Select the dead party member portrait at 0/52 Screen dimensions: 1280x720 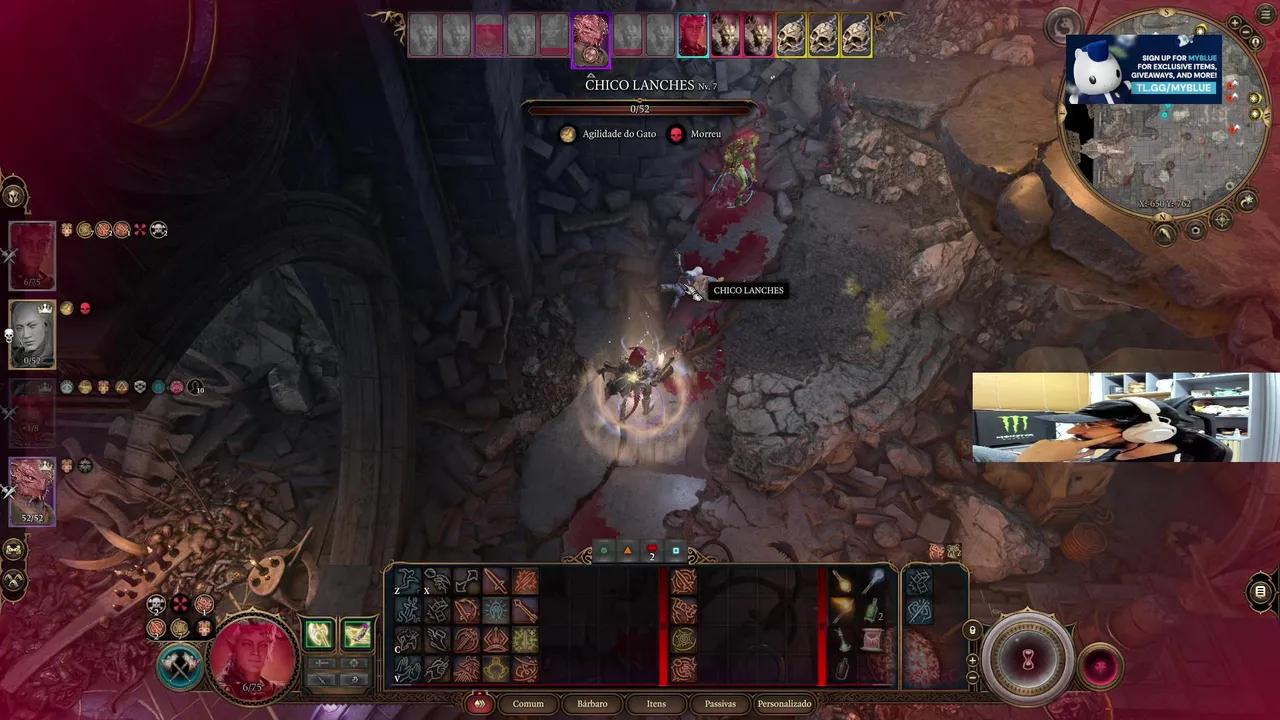tap(32, 334)
